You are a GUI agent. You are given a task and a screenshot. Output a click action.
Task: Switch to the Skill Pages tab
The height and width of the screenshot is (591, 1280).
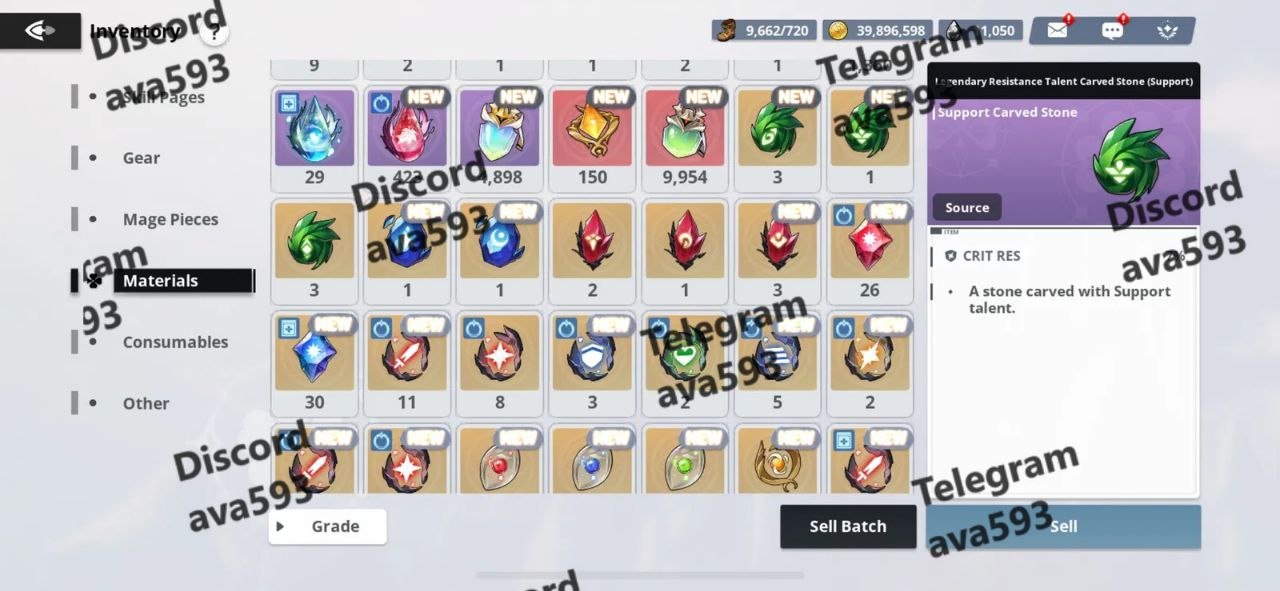click(163, 97)
